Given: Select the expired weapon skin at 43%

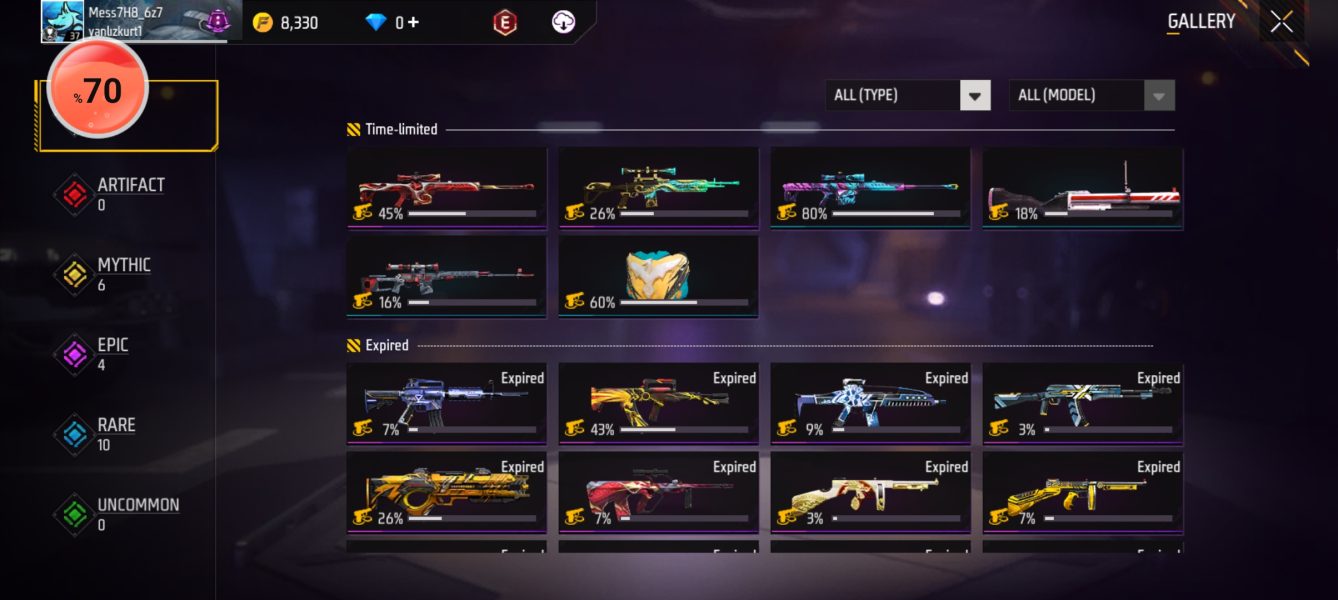Looking at the screenshot, I should pos(658,403).
